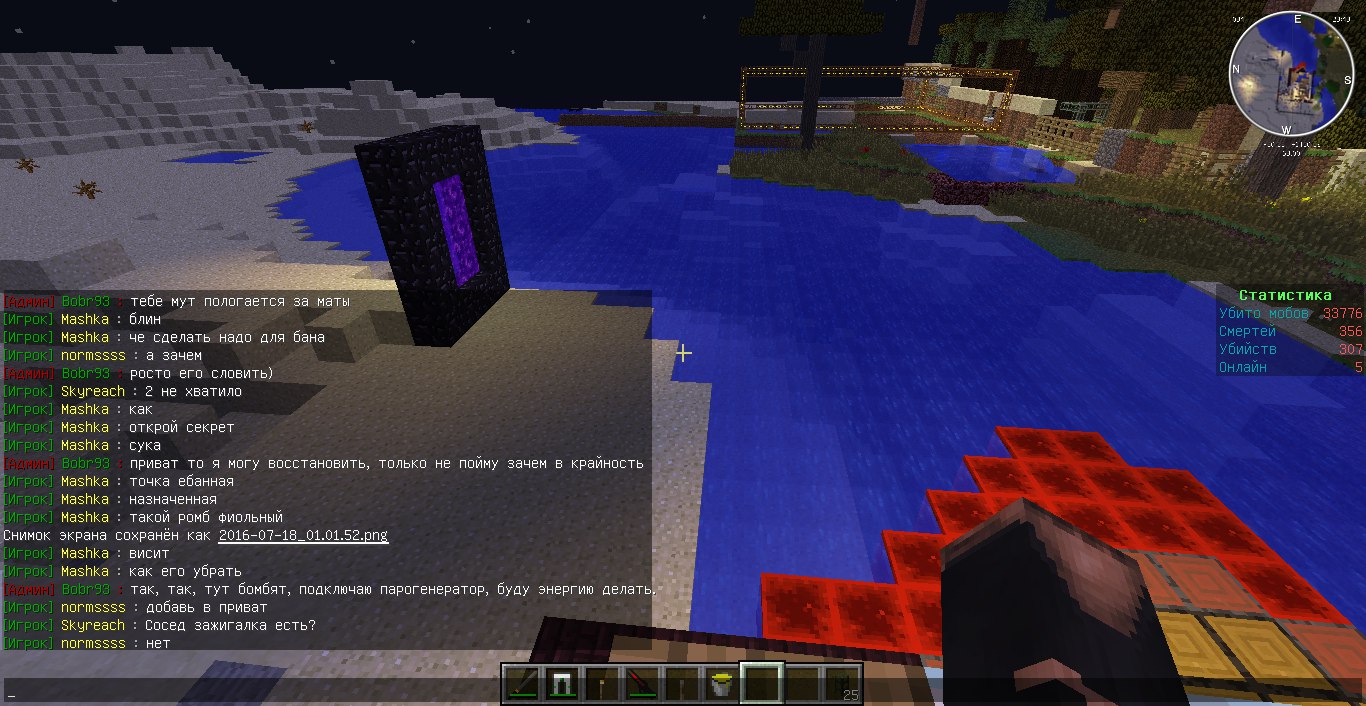Select the gold-tipped stick hotbar slot
Viewport: 1366px width, 706px height.
[600, 684]
